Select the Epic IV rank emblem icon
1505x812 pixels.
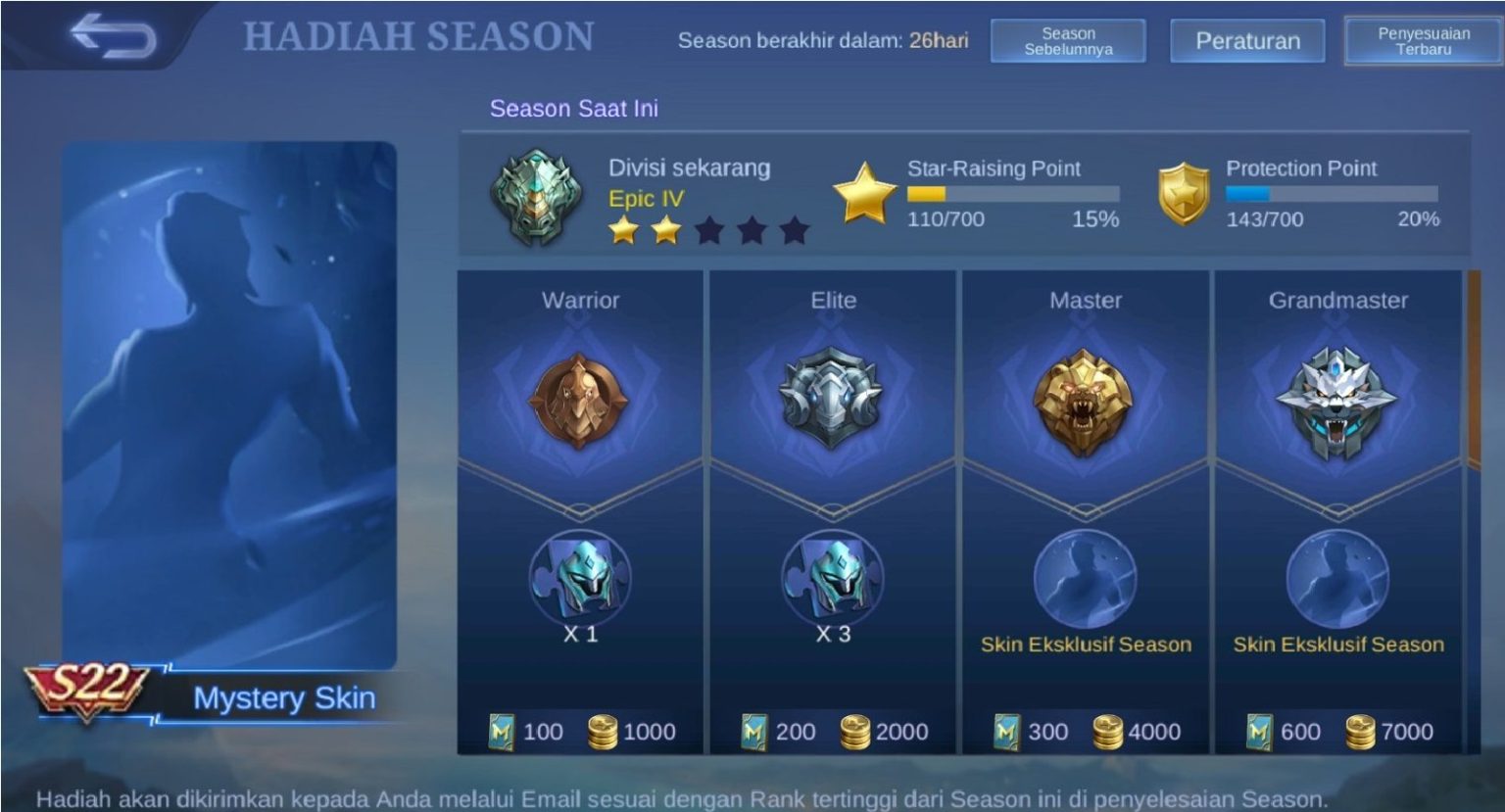coord(535,199)
